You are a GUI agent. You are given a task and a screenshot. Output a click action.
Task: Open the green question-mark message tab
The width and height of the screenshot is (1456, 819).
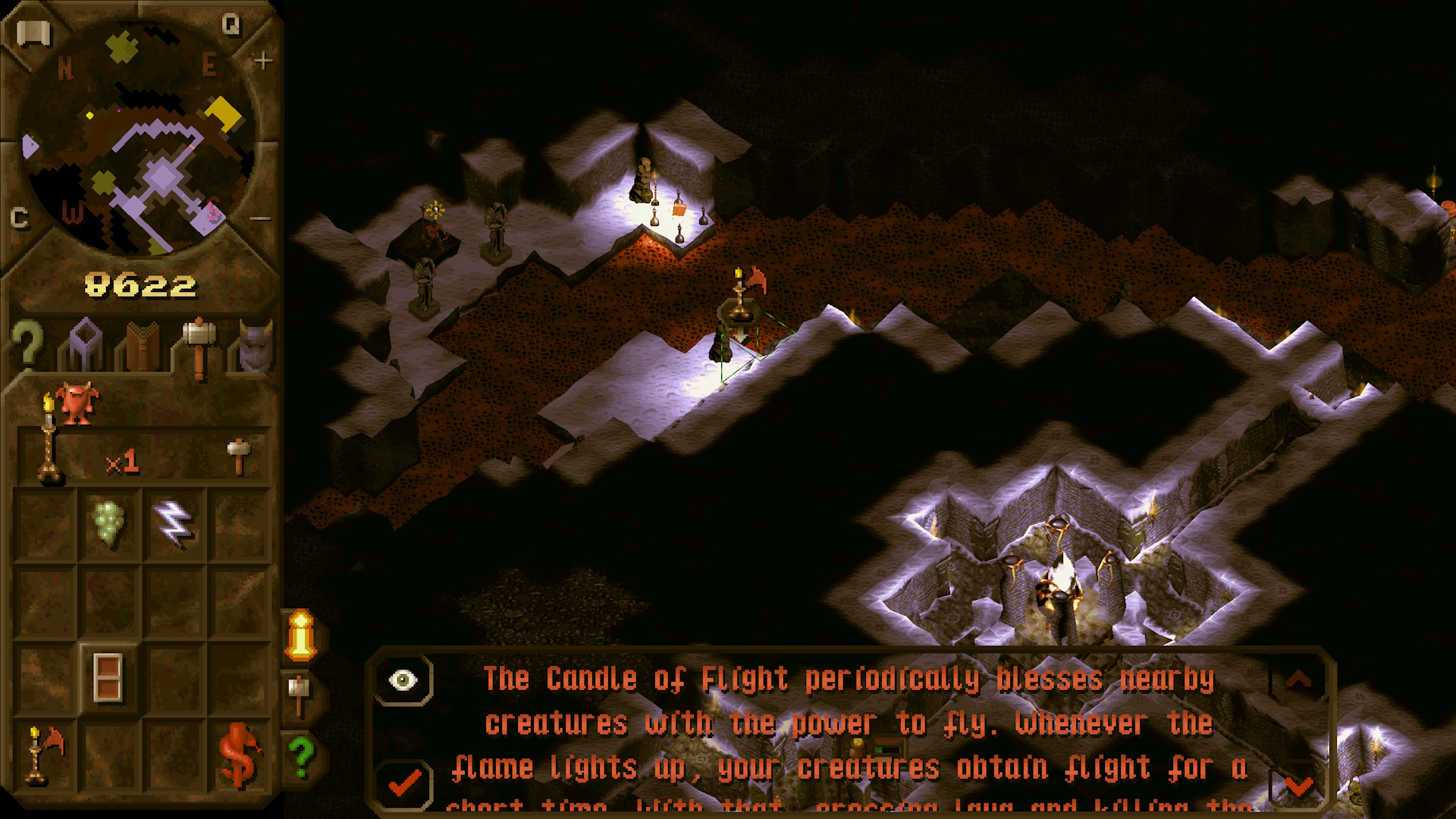pos(302,756)
